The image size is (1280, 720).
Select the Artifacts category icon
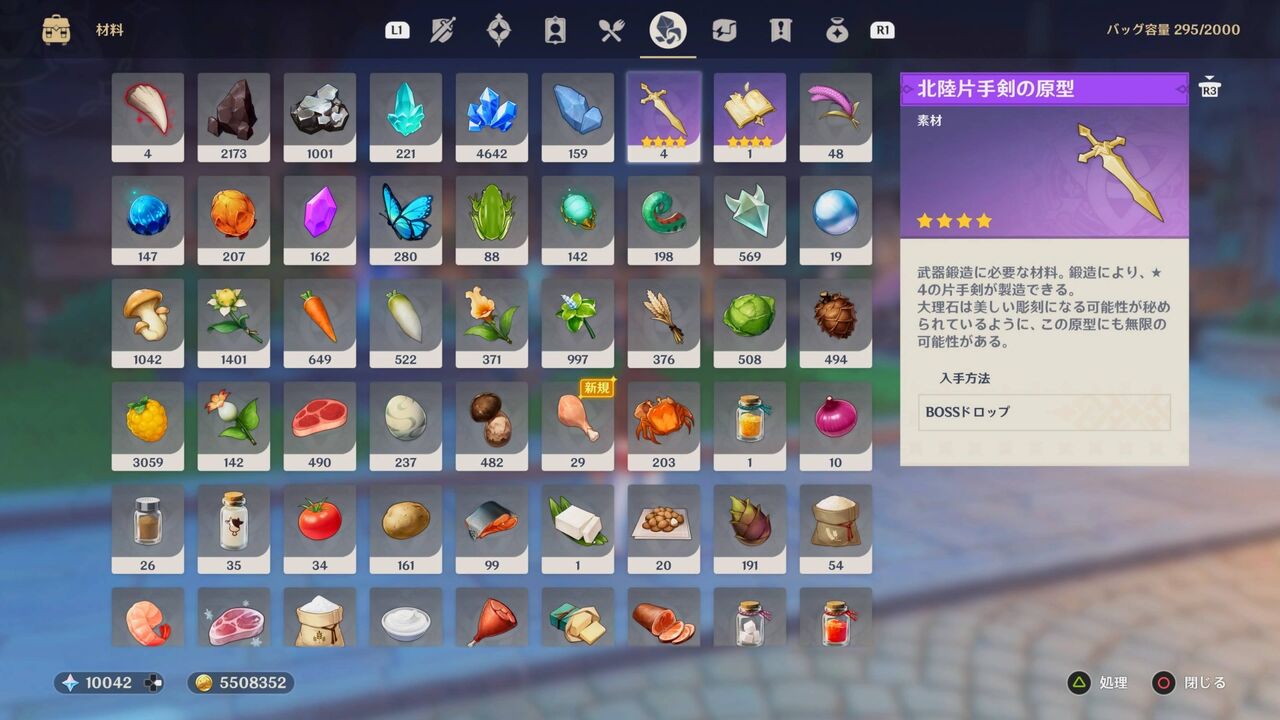click(499, 30)
